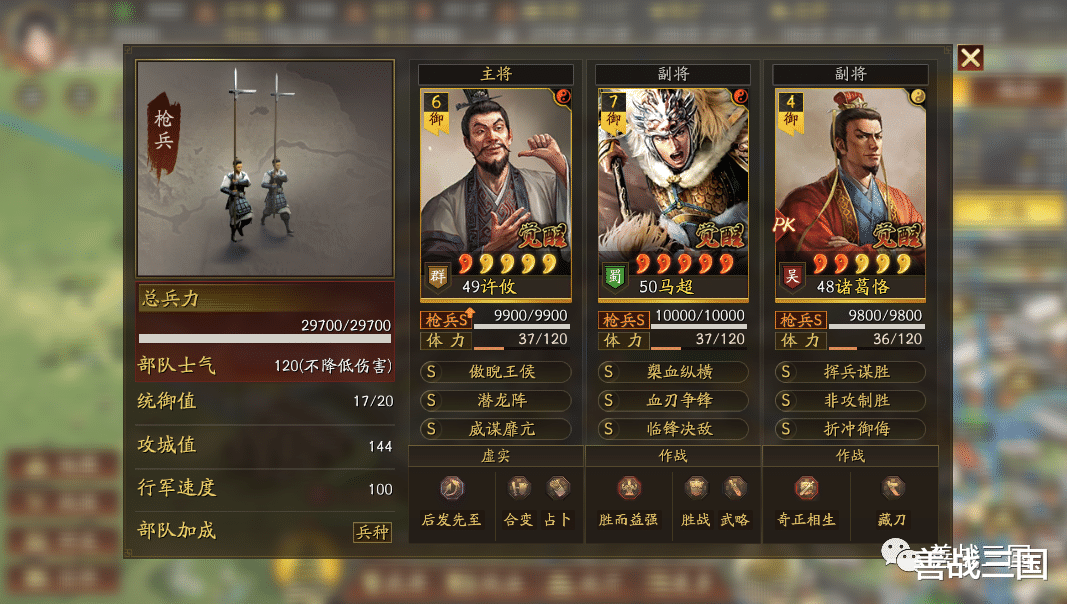The height and width of the screenshot is (604, 1067).
Task: Click the 后发先至 tactics icon
Action: [453, 489]
